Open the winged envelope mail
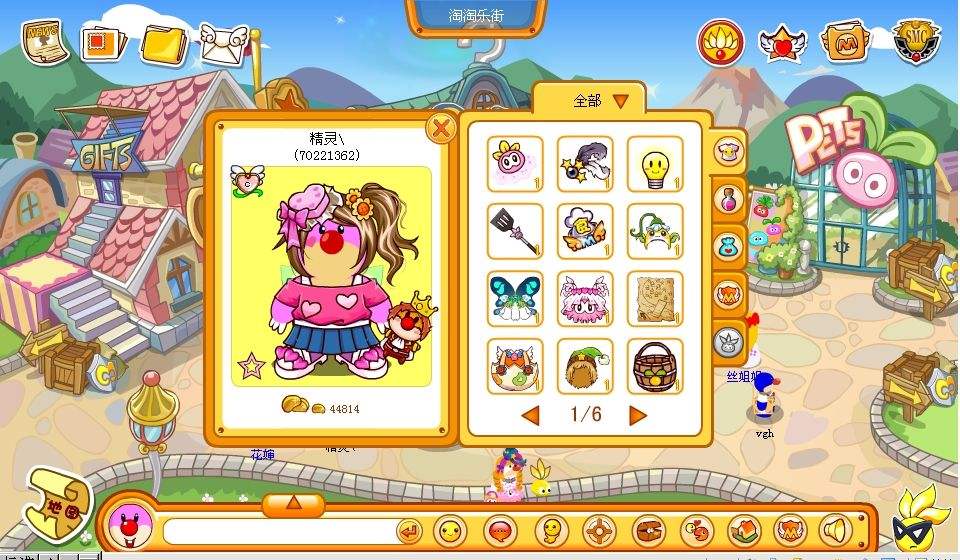 coord(224,43)
